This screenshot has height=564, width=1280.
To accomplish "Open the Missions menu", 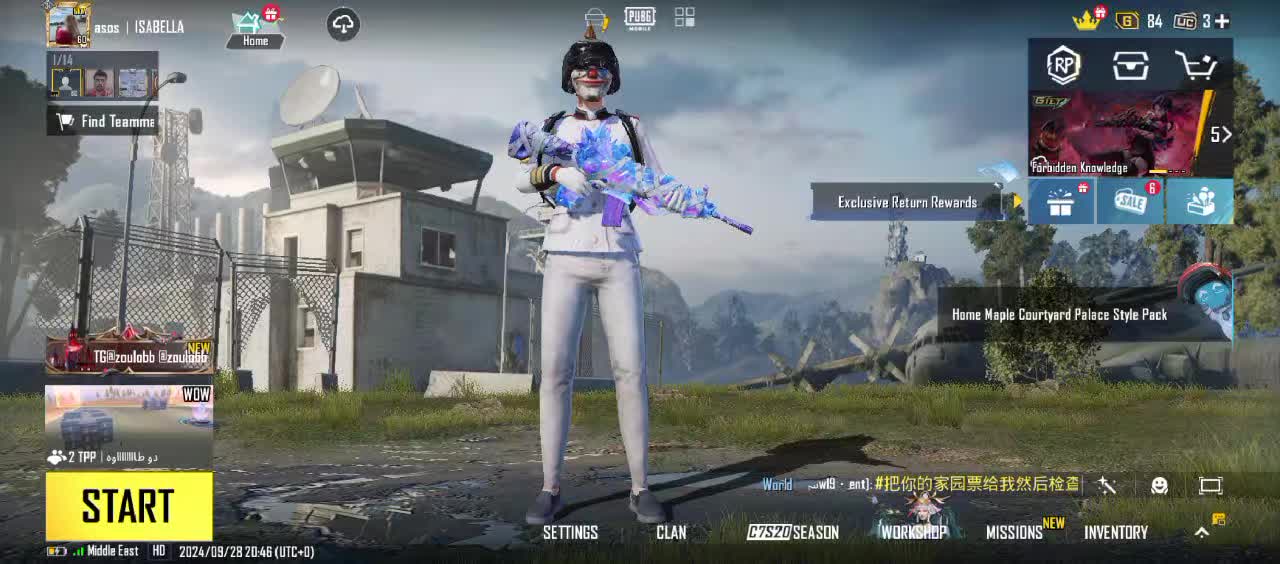I will [x=1015, y=532].
